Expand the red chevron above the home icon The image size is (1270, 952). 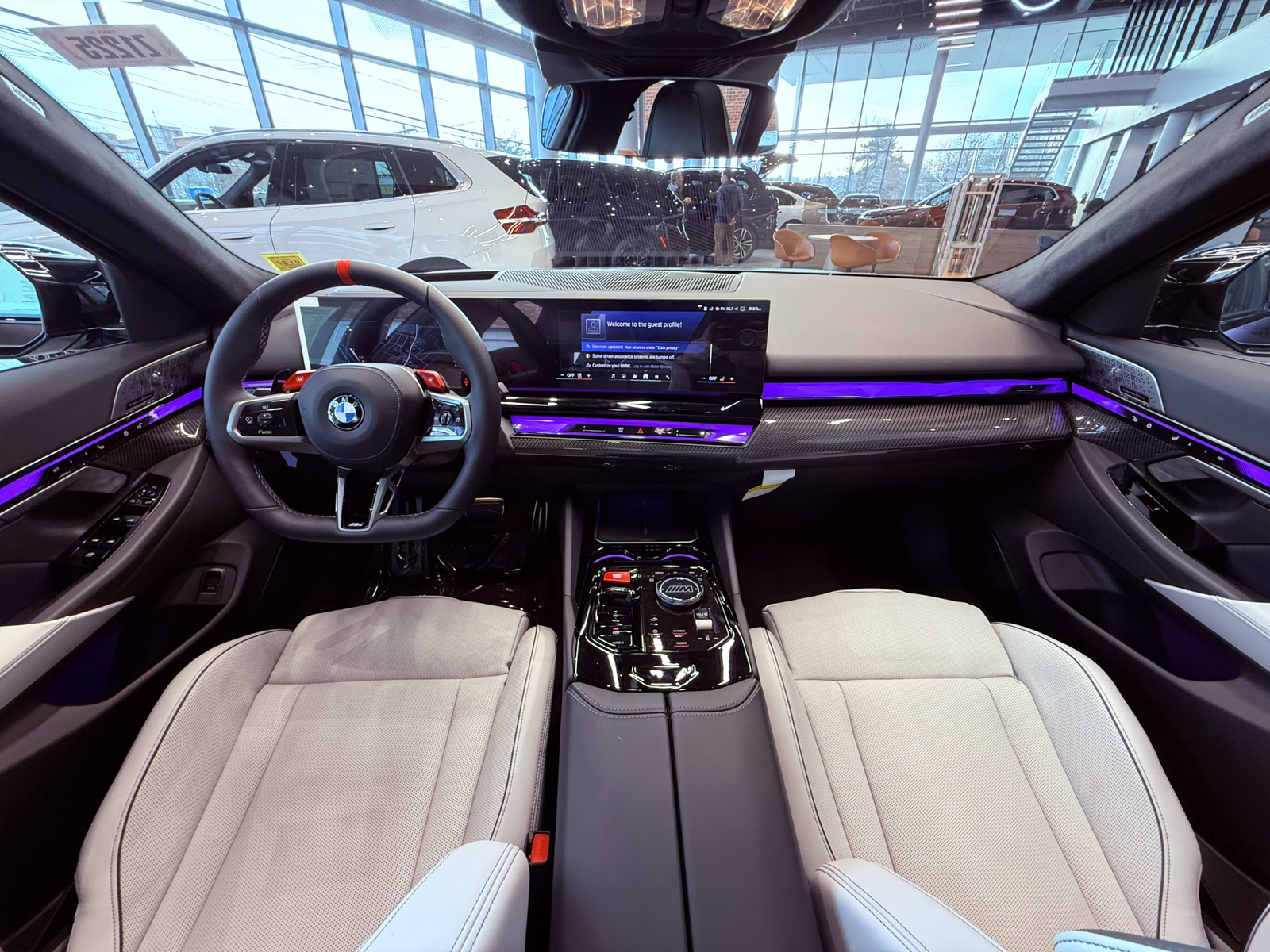pos(645,370)
